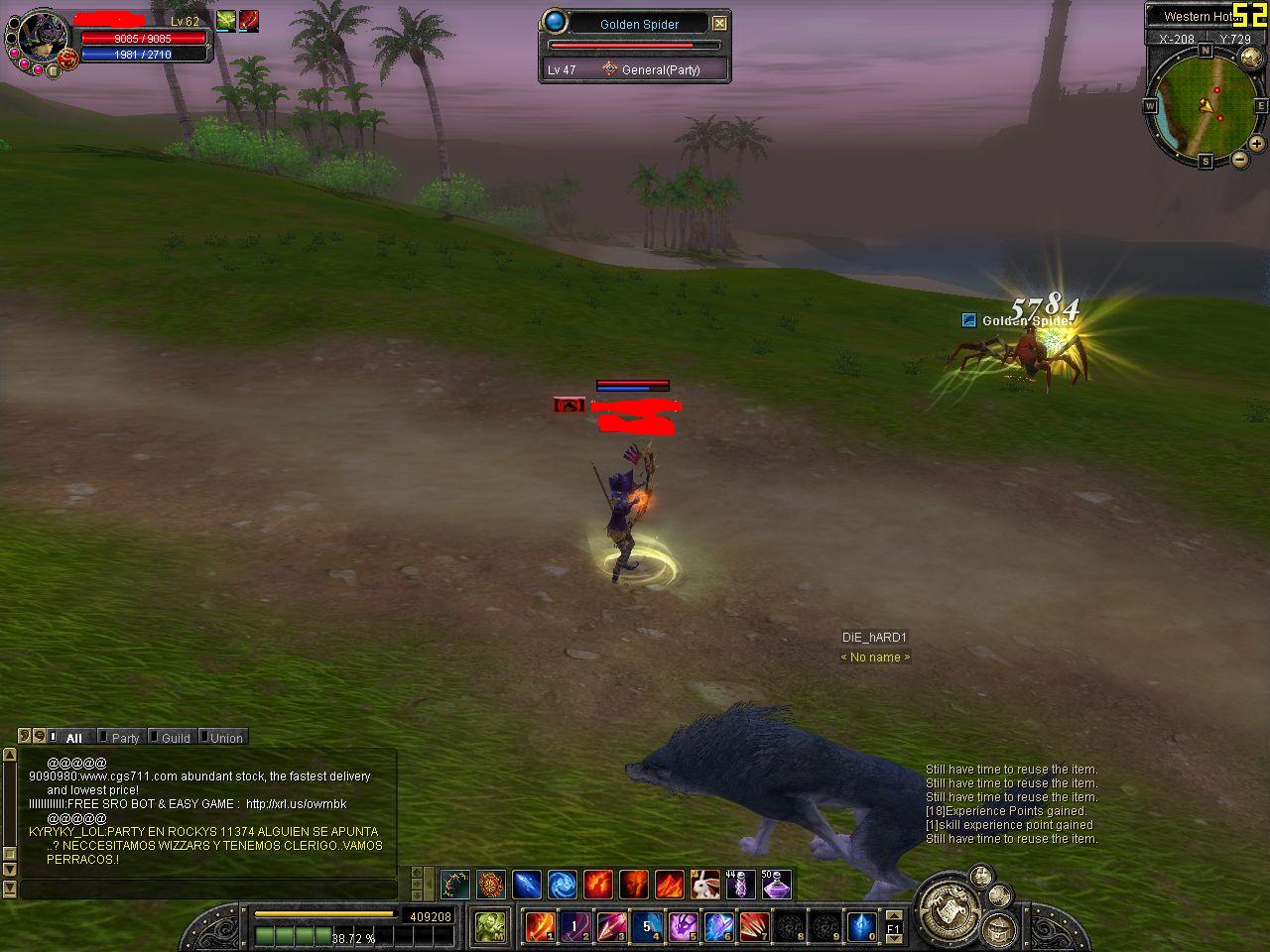Use the blue crystal skill in slot 0
Screen dimensions: 1270x952
click(860, 927)
